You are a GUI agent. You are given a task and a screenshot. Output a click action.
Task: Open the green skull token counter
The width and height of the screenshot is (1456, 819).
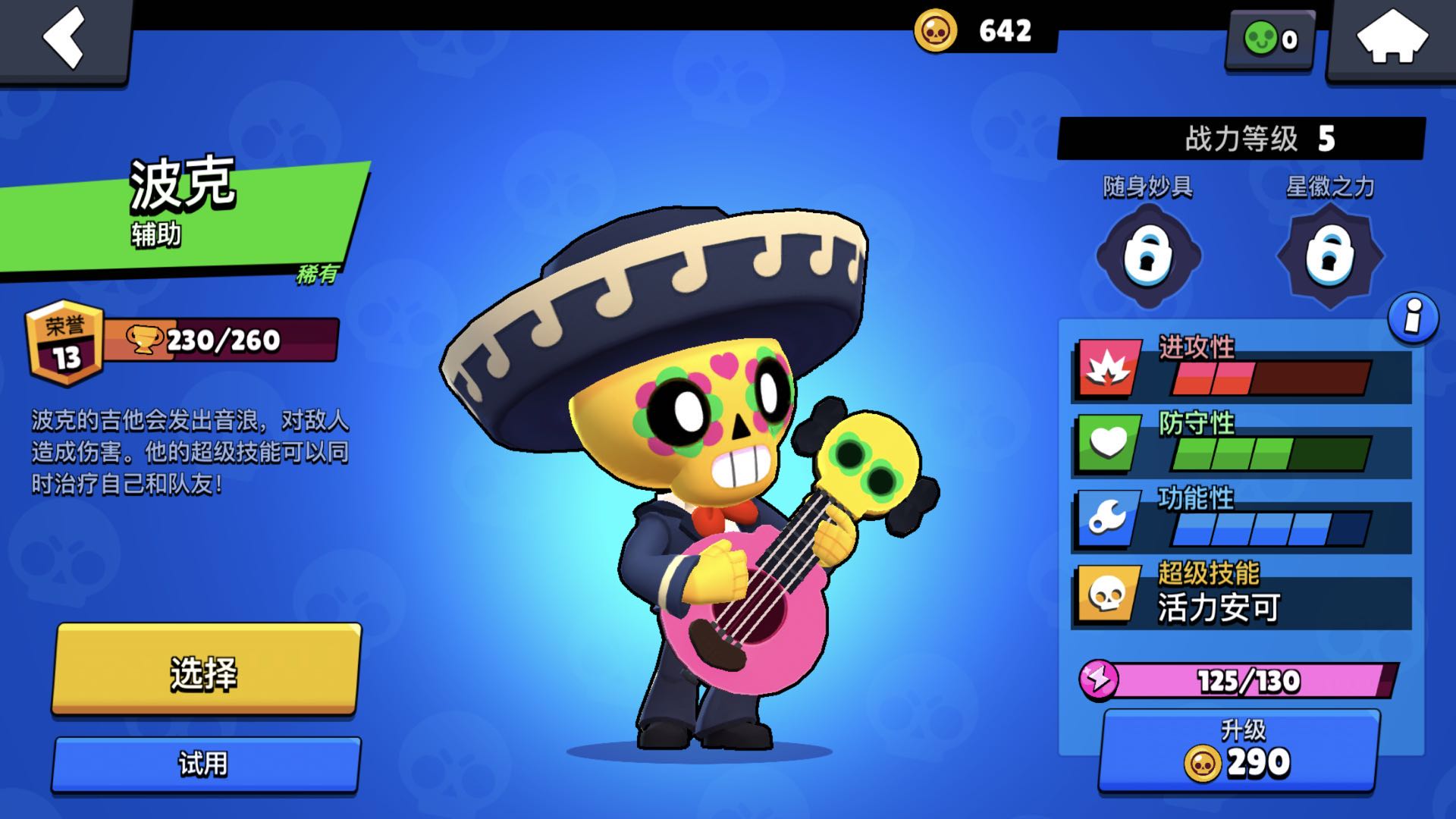coord(1270,39)
